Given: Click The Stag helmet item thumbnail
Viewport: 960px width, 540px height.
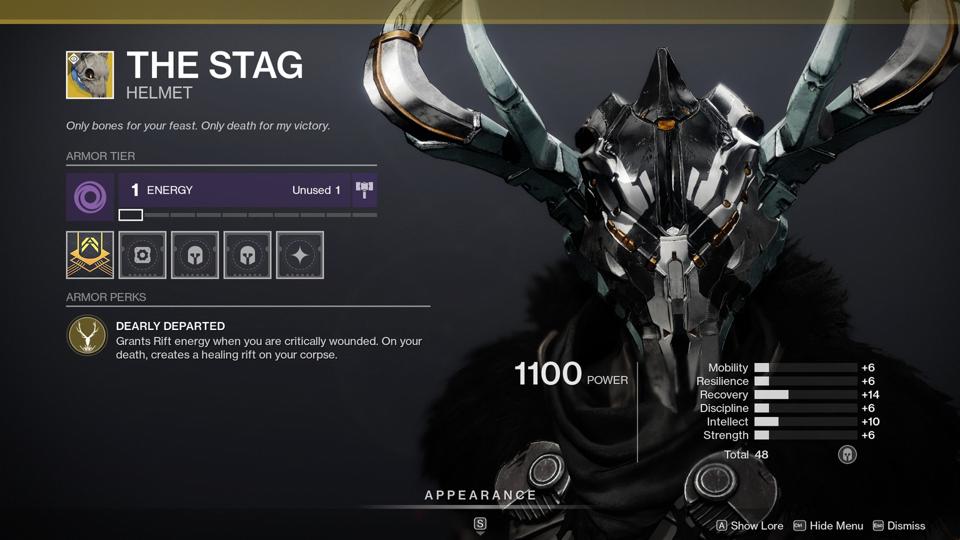Looking at the screenshot, I should (90, 75).
